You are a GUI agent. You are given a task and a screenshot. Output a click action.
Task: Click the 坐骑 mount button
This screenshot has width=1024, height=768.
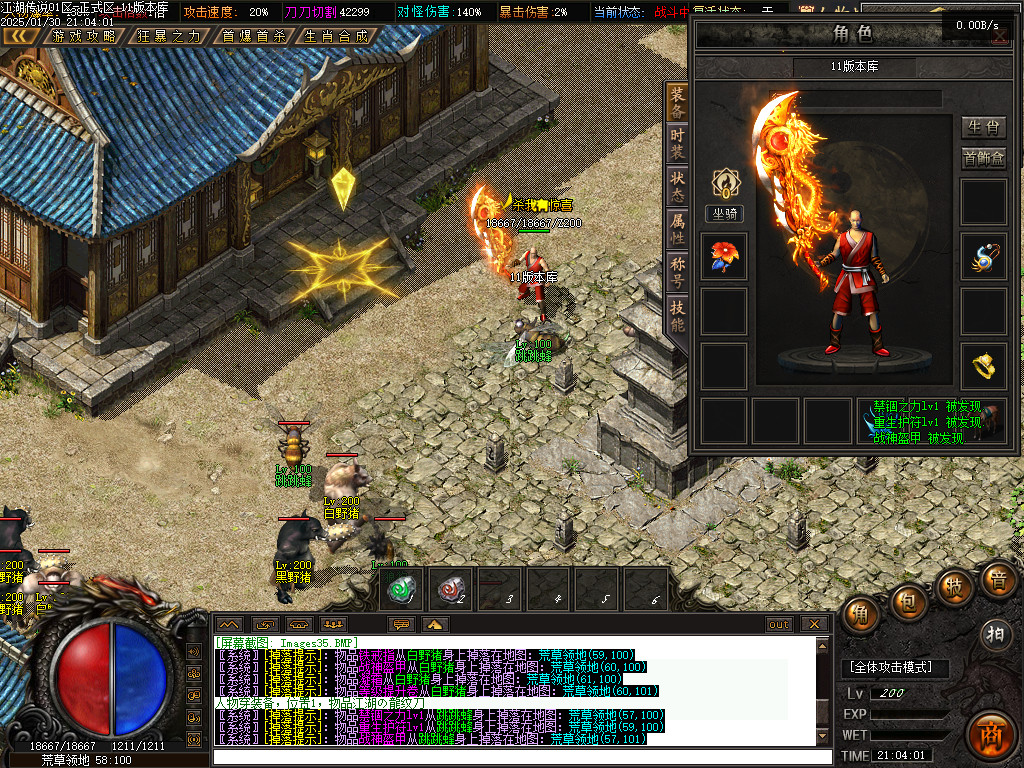coord(723,213)
